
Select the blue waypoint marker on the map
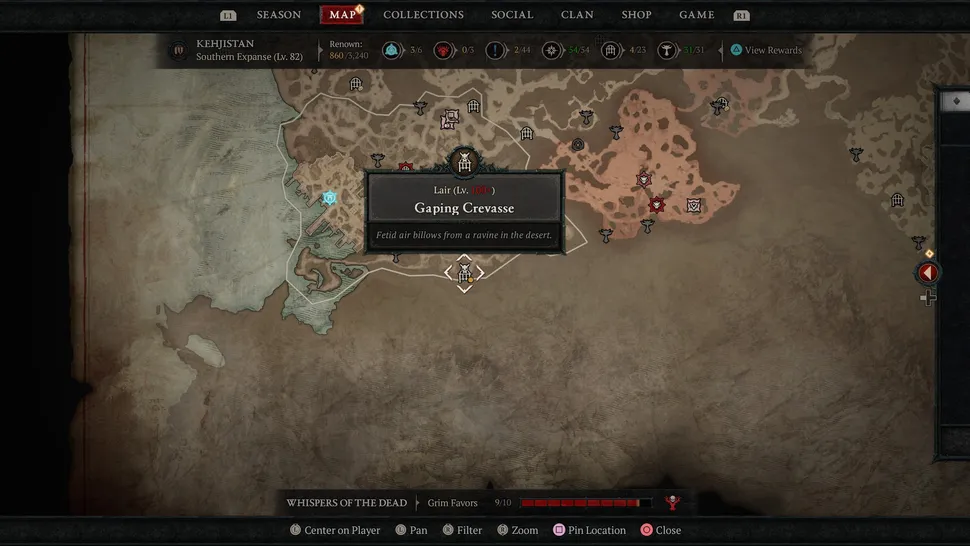point(329,198)
